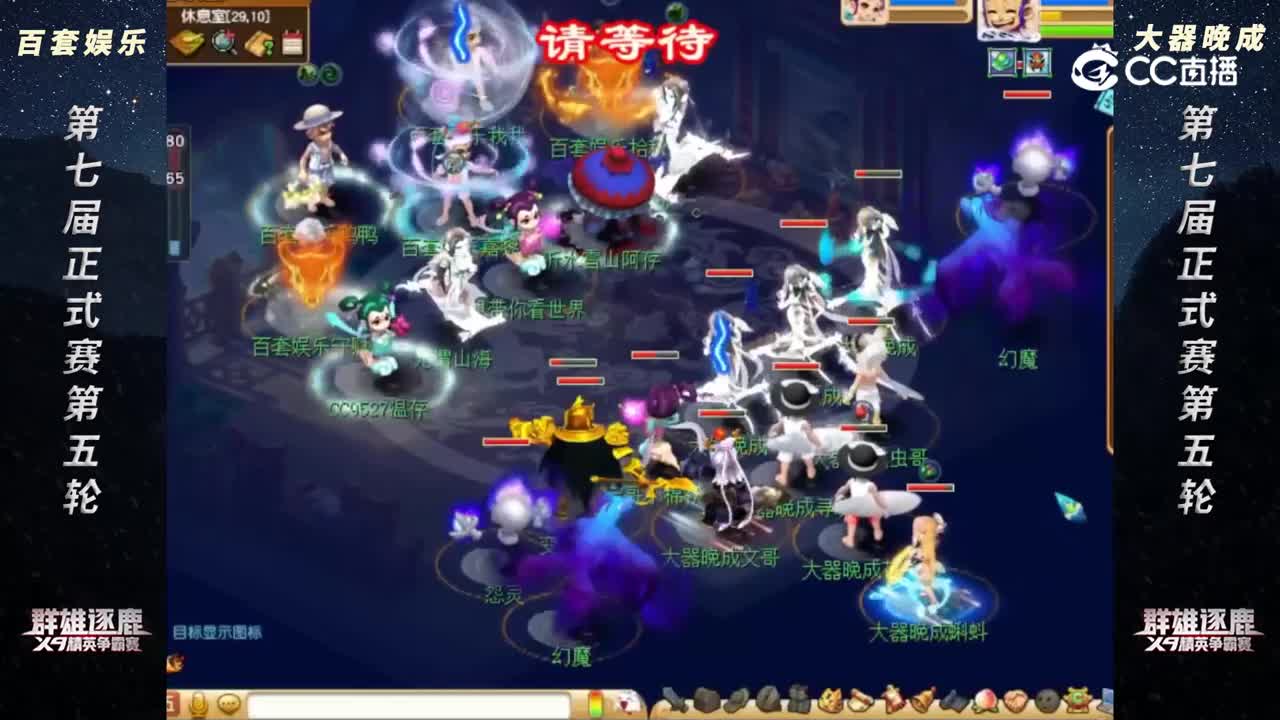Click the microphone icon in the chat bar
Viewport: 1280px width, 720px height.
click(199, 704)
